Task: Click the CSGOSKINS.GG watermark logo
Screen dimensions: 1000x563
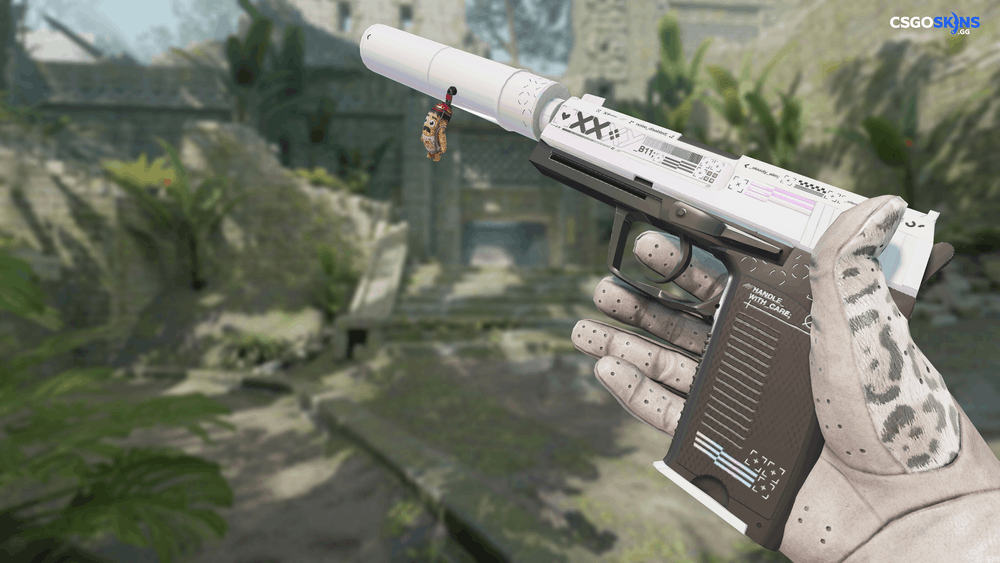Action: pos(934,24)
